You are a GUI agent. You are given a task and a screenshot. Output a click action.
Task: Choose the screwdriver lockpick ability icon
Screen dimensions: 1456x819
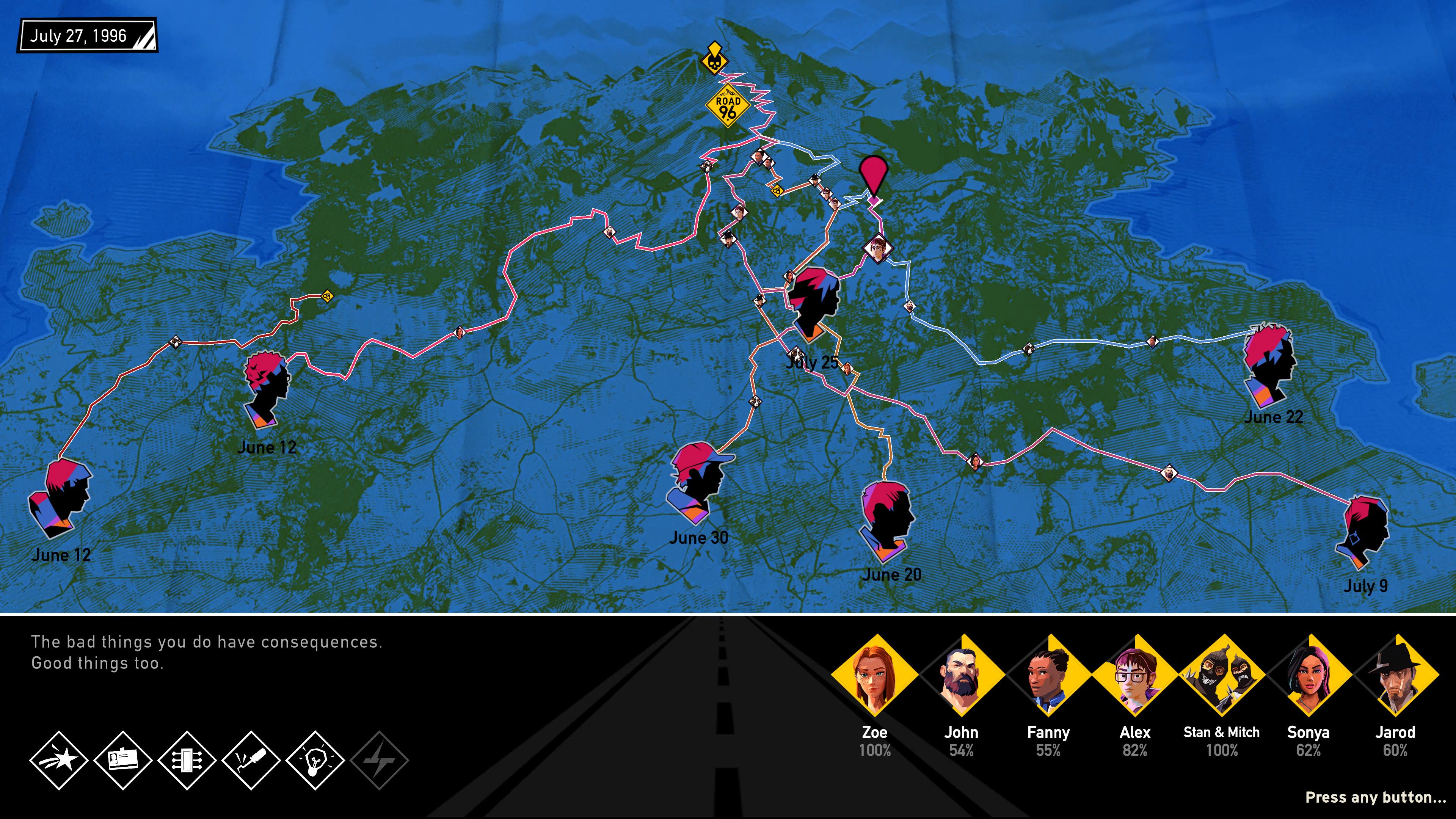pos(251,759)
